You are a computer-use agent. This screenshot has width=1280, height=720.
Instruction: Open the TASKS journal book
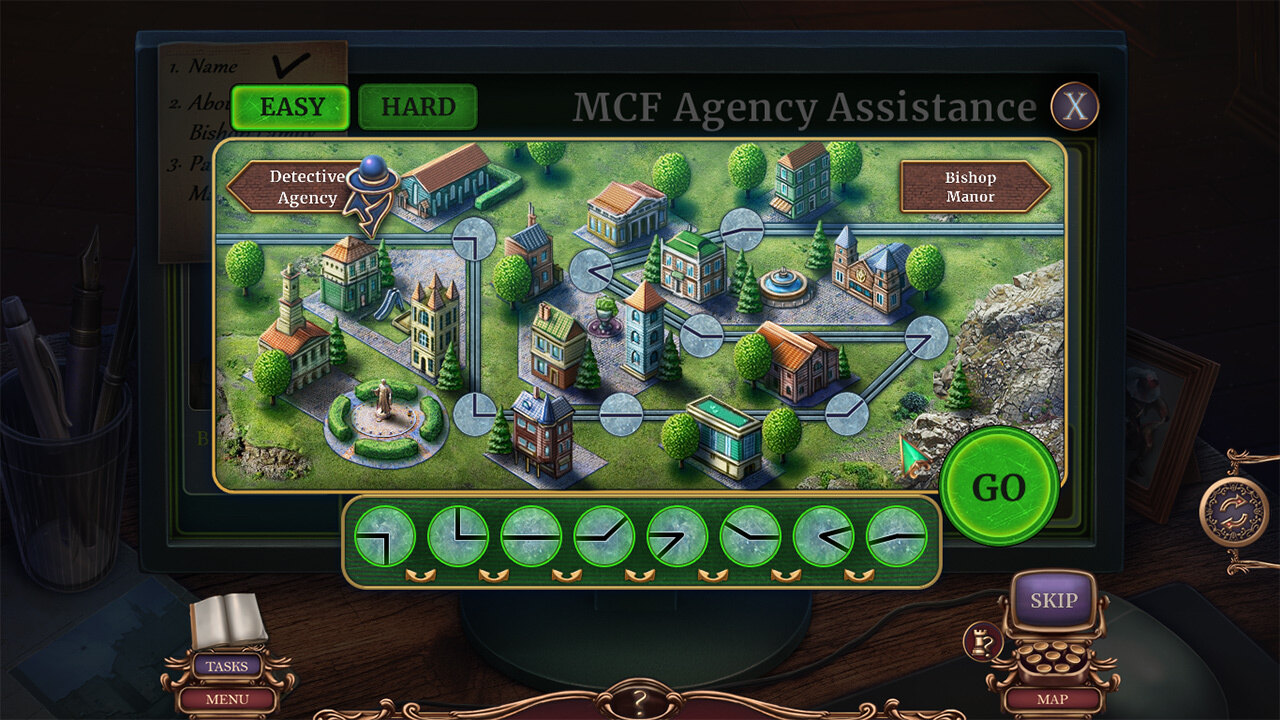[x=228, y=623]
